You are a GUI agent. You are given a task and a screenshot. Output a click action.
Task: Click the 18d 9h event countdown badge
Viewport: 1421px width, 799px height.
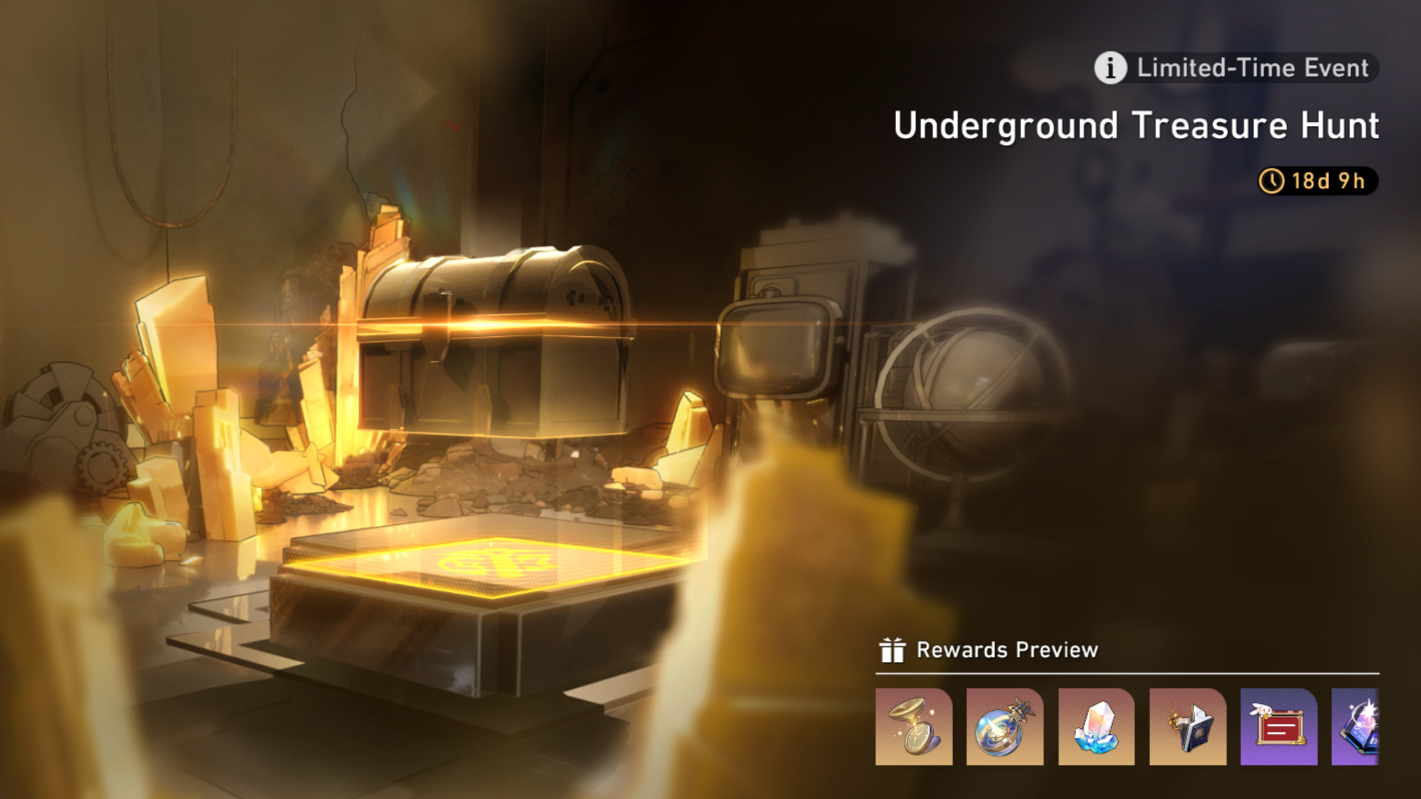[x=1317, y=181]
